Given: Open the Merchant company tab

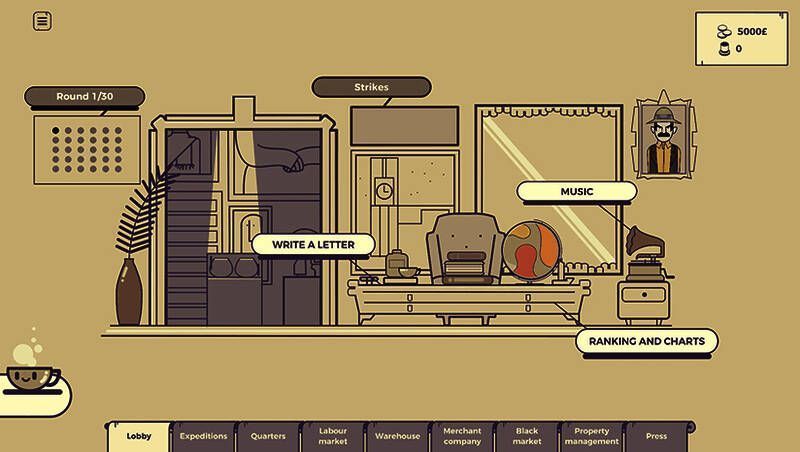Looking at the screenshot, I should (x=462, y=436).
